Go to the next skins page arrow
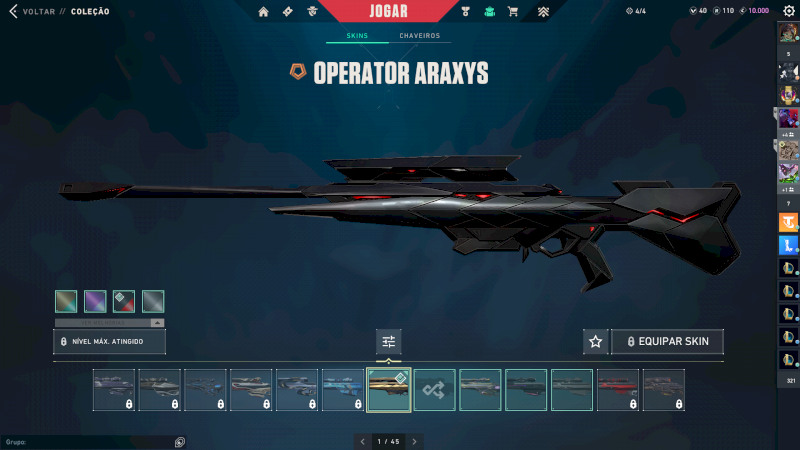Viewport: 800px width, 450px height. click(x=415, y=441)
